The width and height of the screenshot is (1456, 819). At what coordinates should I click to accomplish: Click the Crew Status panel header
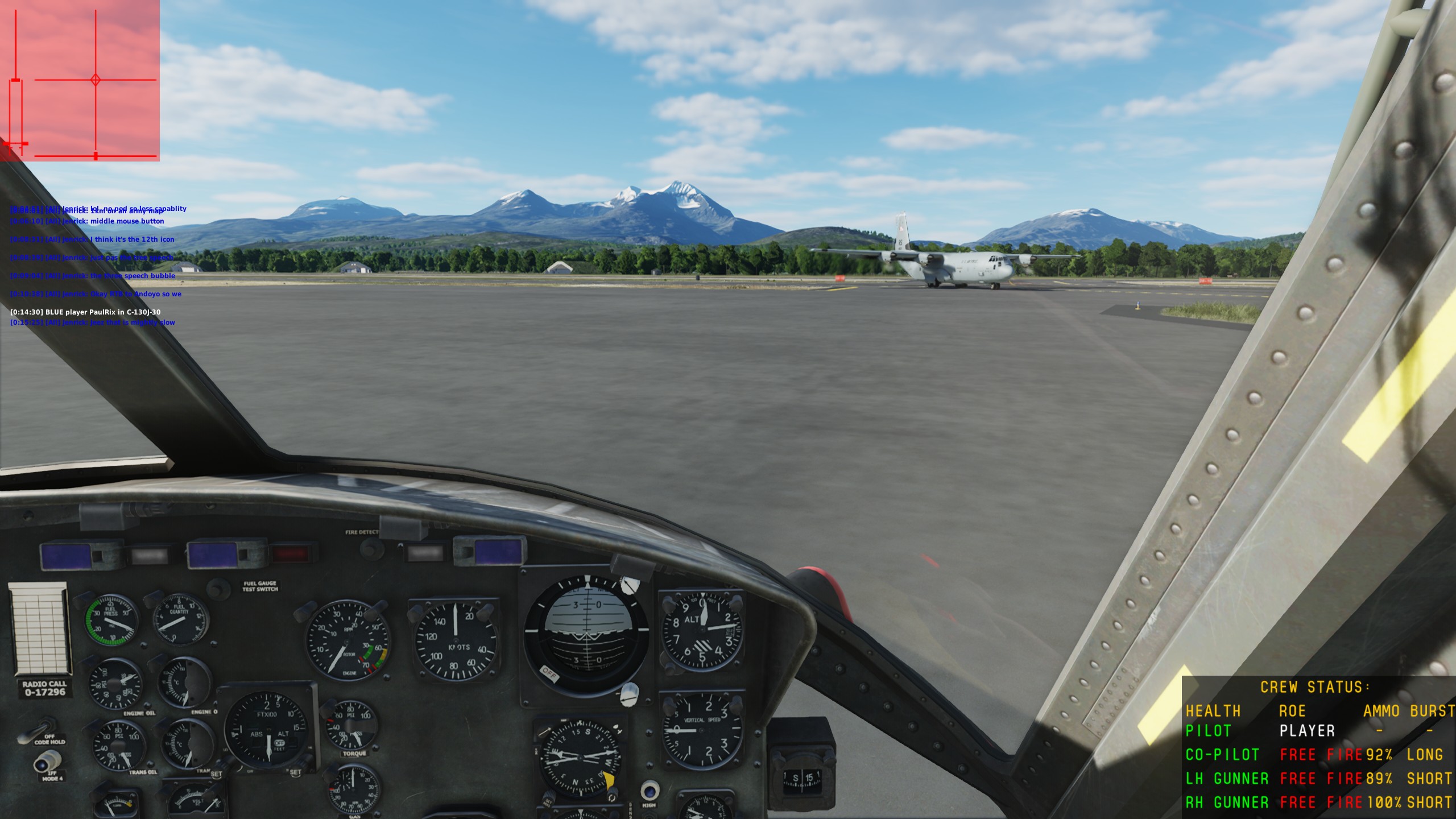[1314, 687]
